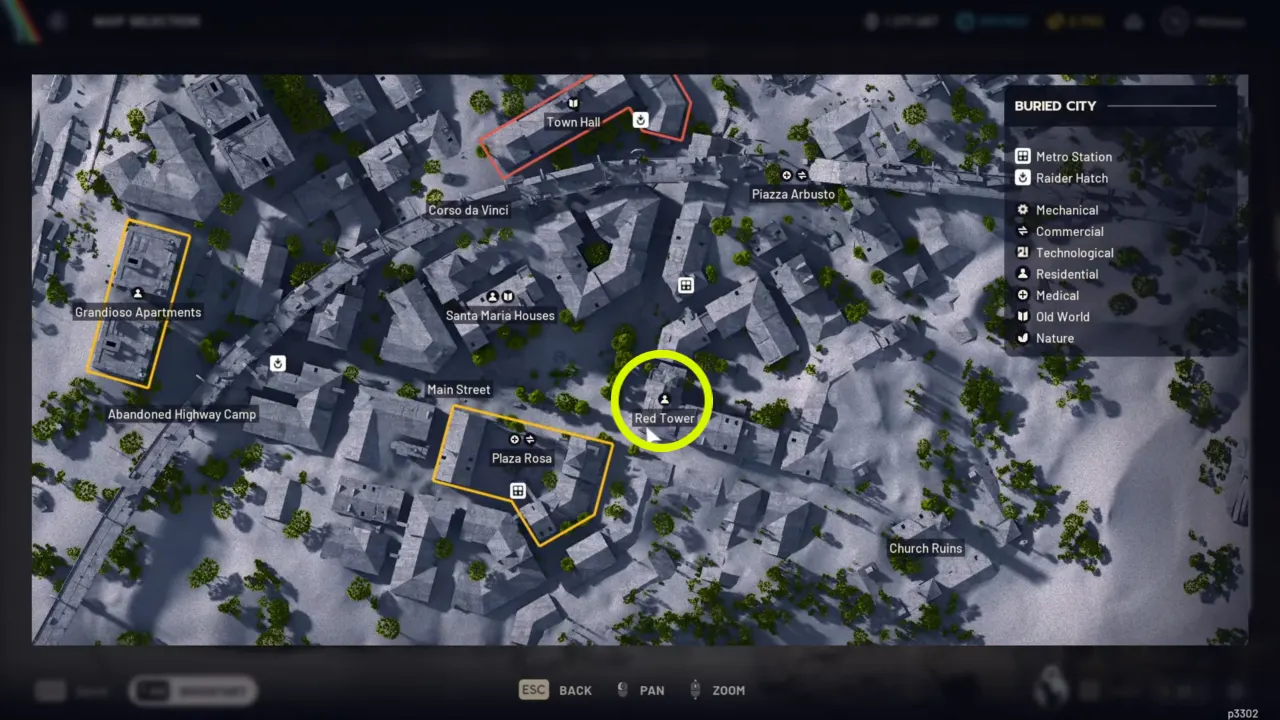Click the Commercial icon at Plaza Rosa
The width and height of the screenshot is (1280, 720).
pyautogui.click(x=528, y=438)
